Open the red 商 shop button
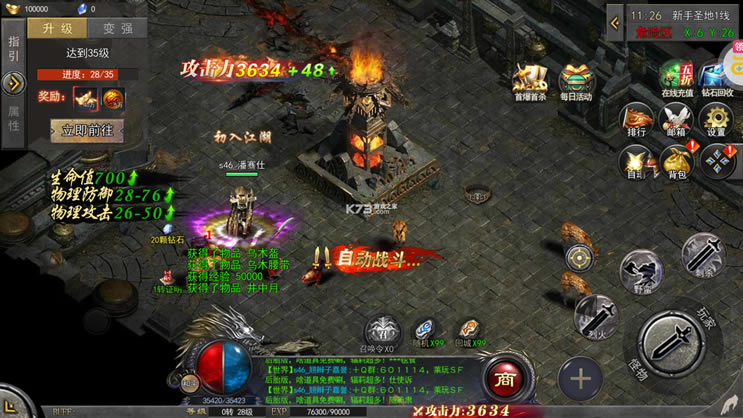This screenshot has height=418, width=743. pos(503,378)
